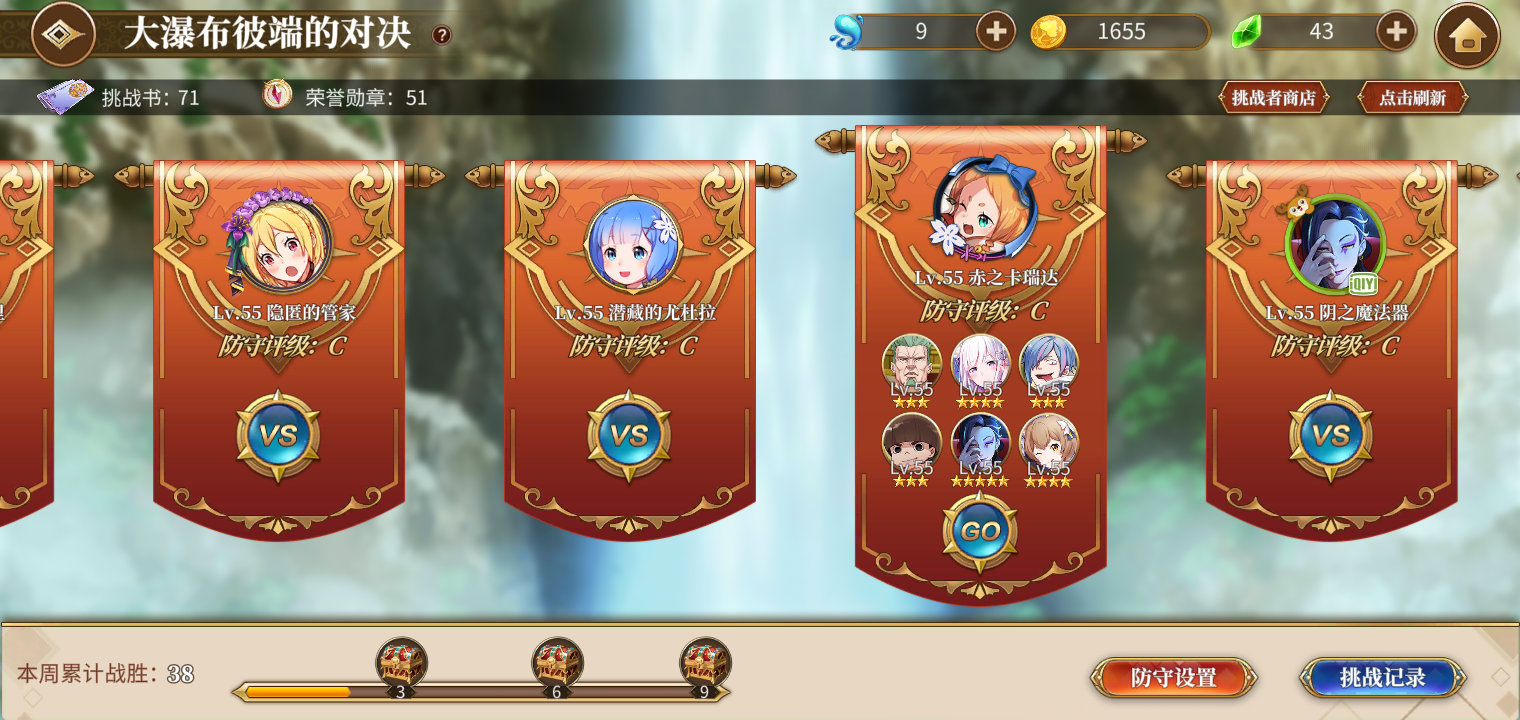Screen dimensions: 1520x720
Task: Click the 荣誉勋章 honor medal icon
Action: tap(278, 97)
